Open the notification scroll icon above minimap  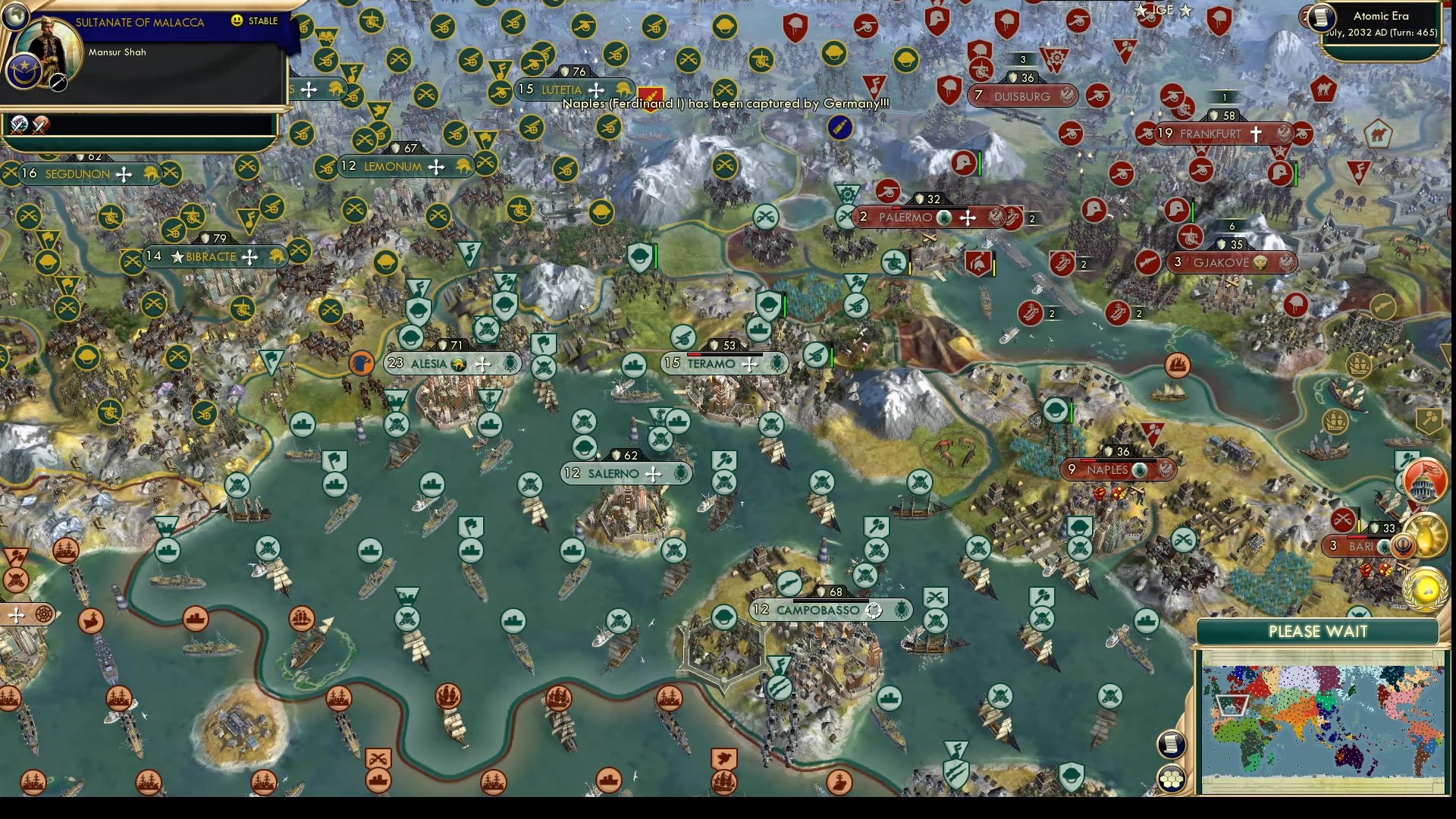click(1171, 744)
